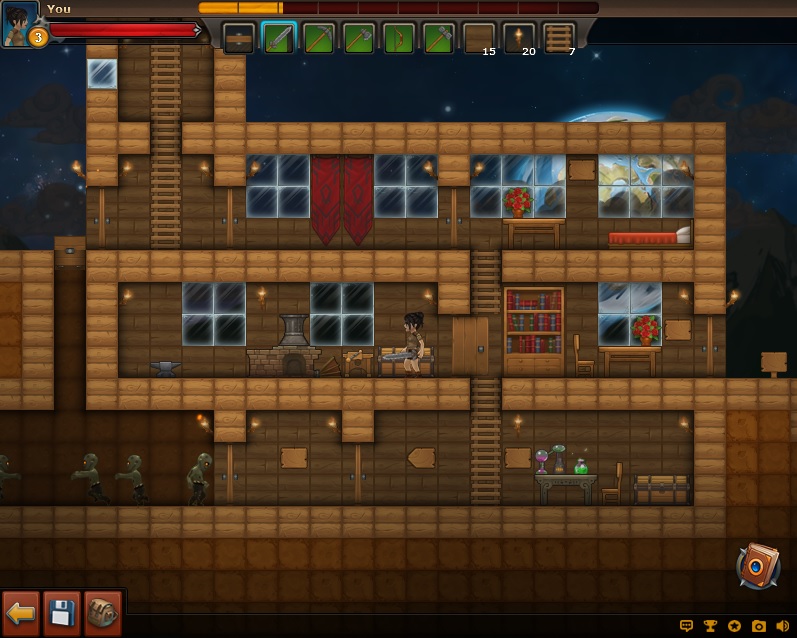This screenshot has height=638, width=797.
Task: Save the game with the floppy disk button
Action: pos(61,613)
